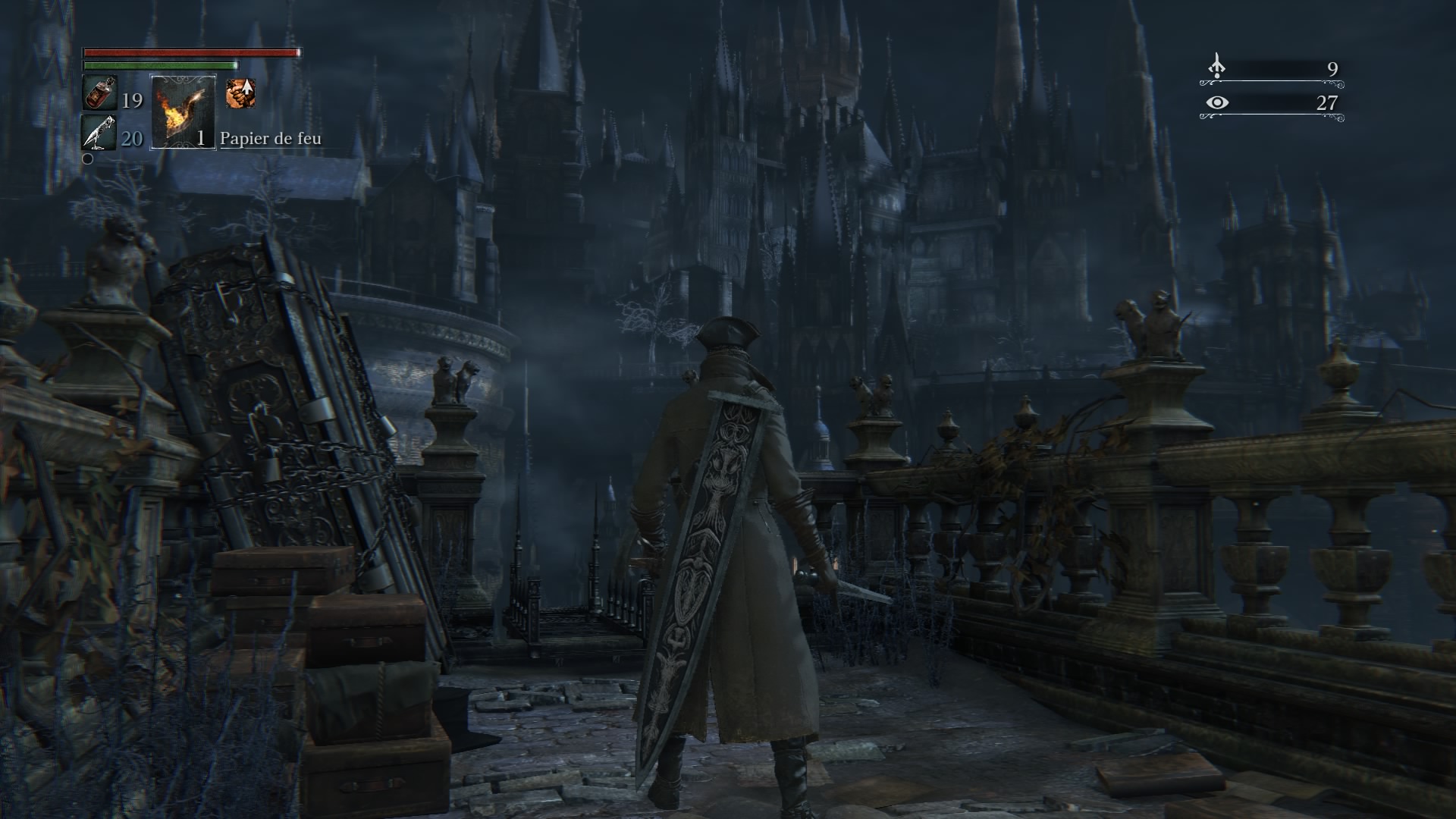Click the fist attack-boost status icon
The height and width of the screenshot is (819, 1456).
(x=240, y=93)
